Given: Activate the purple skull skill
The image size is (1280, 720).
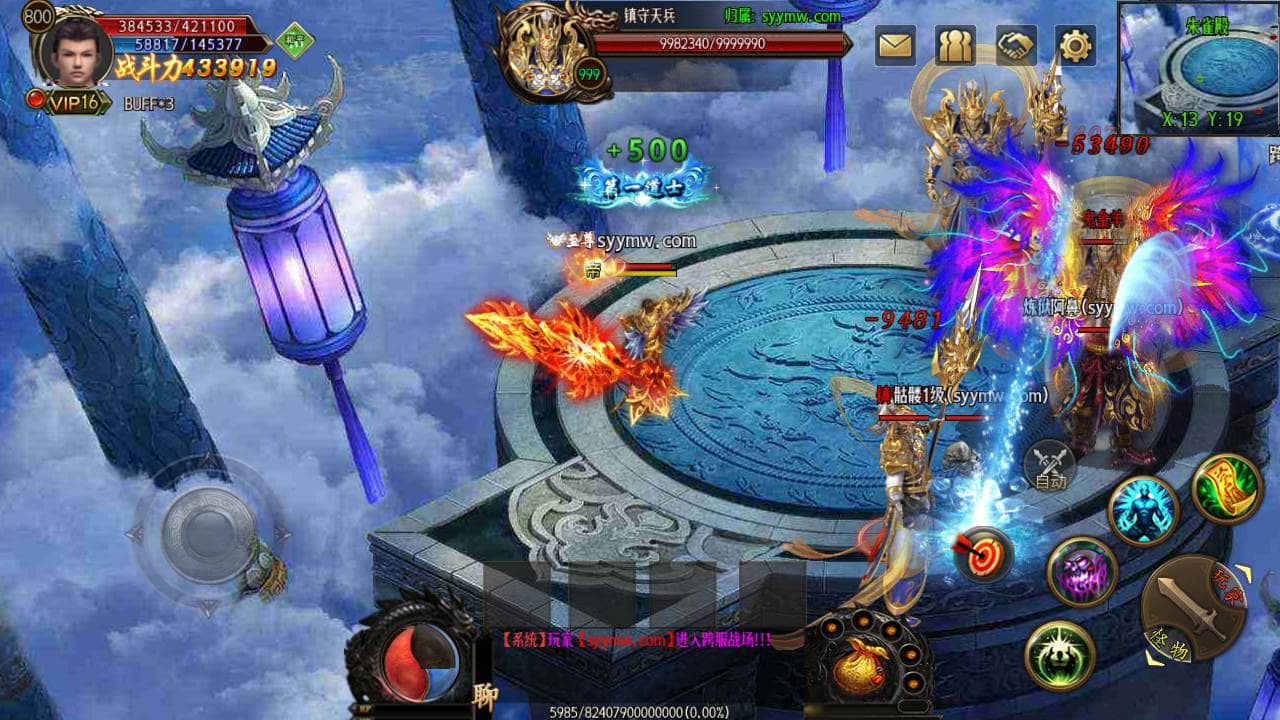Looking at the screenshot, I should (1081, 572).
